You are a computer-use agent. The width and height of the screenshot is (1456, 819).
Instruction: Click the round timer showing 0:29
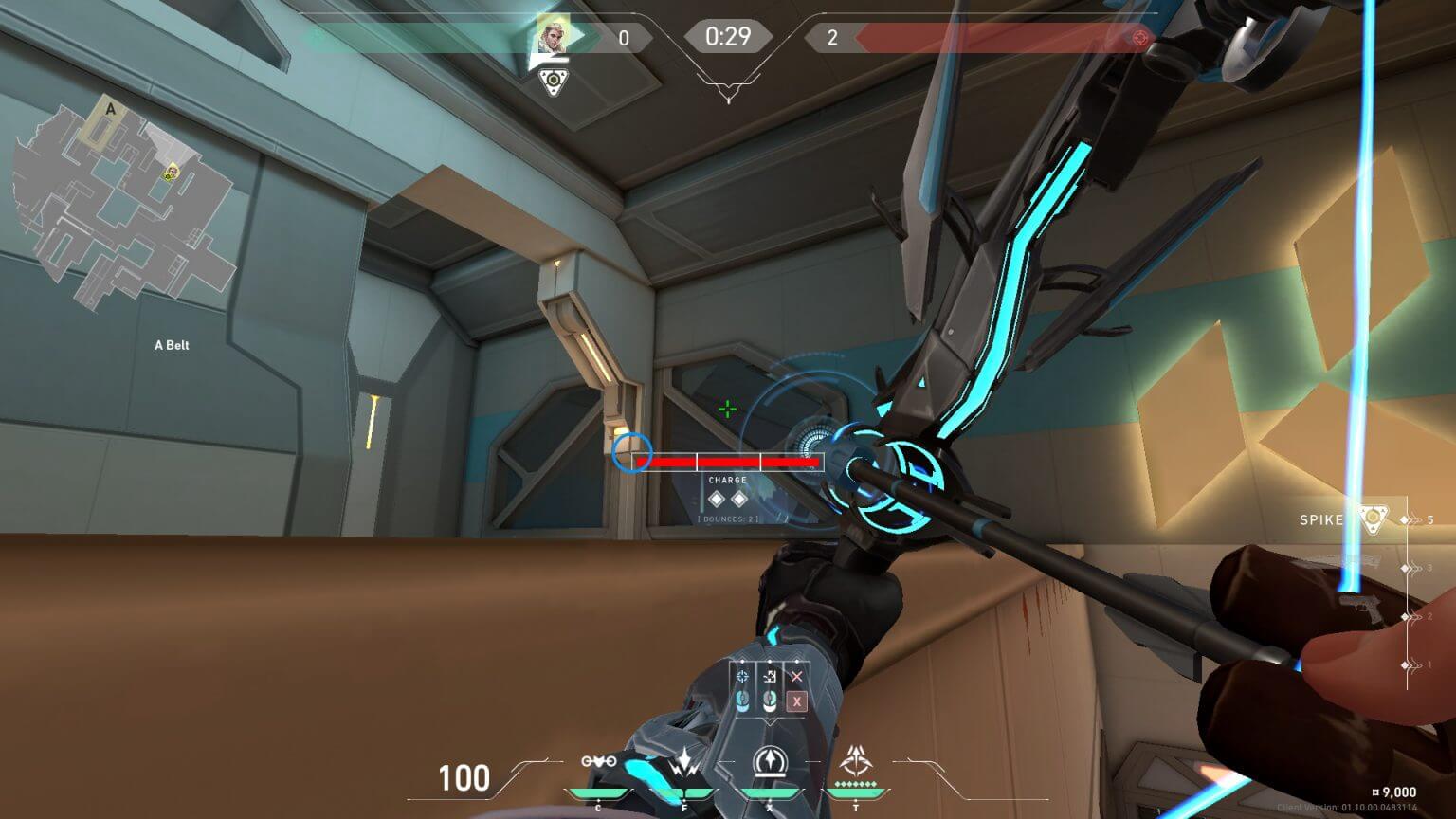click(x=728, y=37)
